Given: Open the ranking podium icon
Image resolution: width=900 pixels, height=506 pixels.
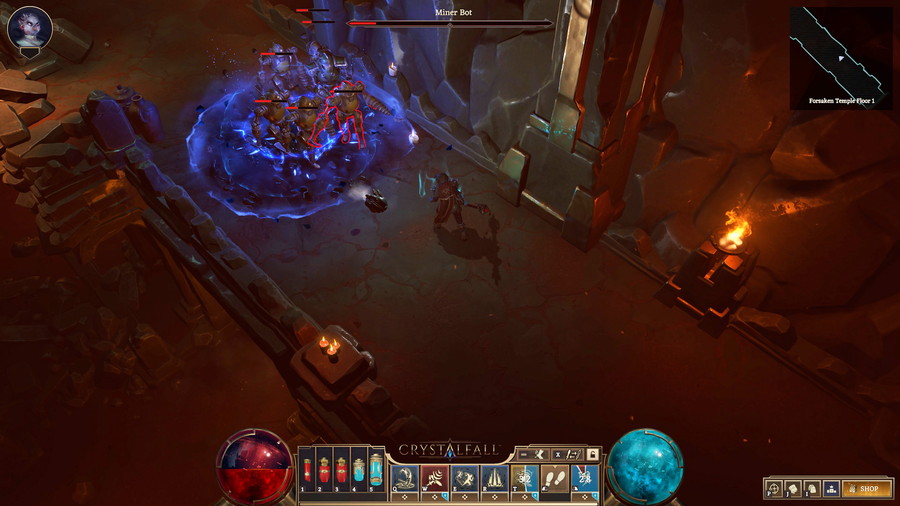Looking at the screenshot, I should [x=830, y=489].
